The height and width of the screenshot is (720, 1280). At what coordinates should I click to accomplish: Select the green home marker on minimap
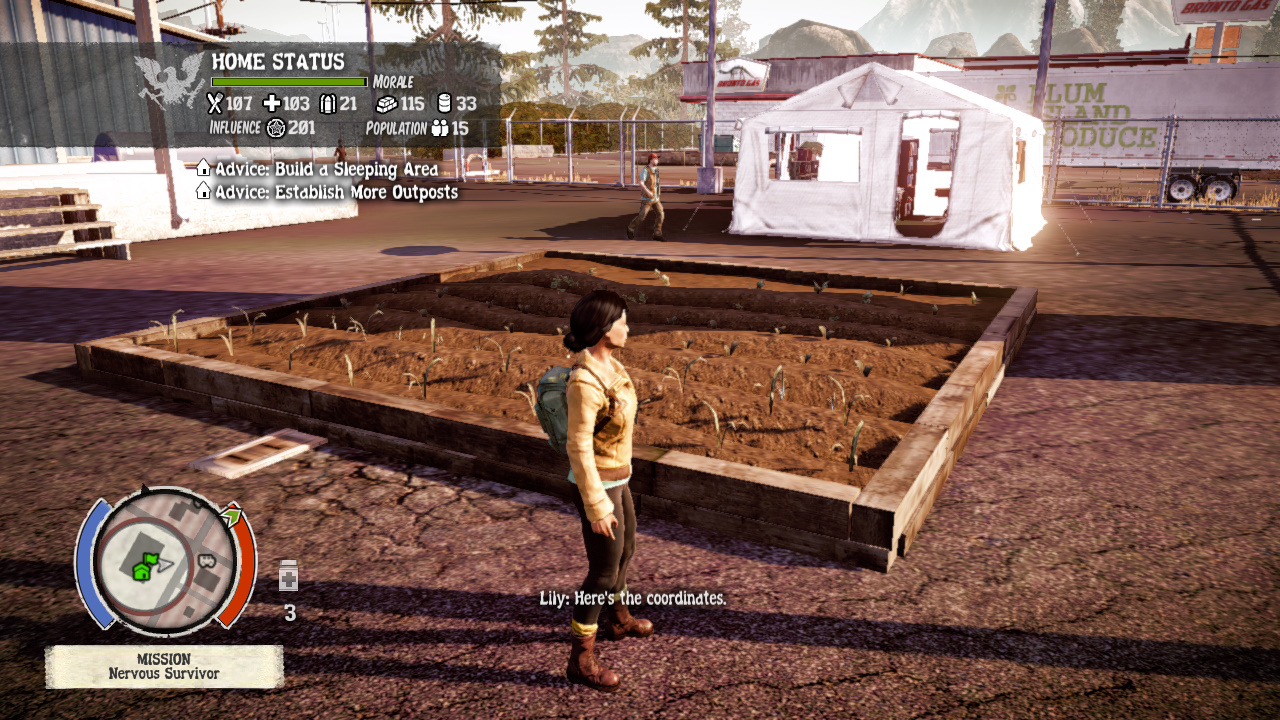[x=145, y=567]
